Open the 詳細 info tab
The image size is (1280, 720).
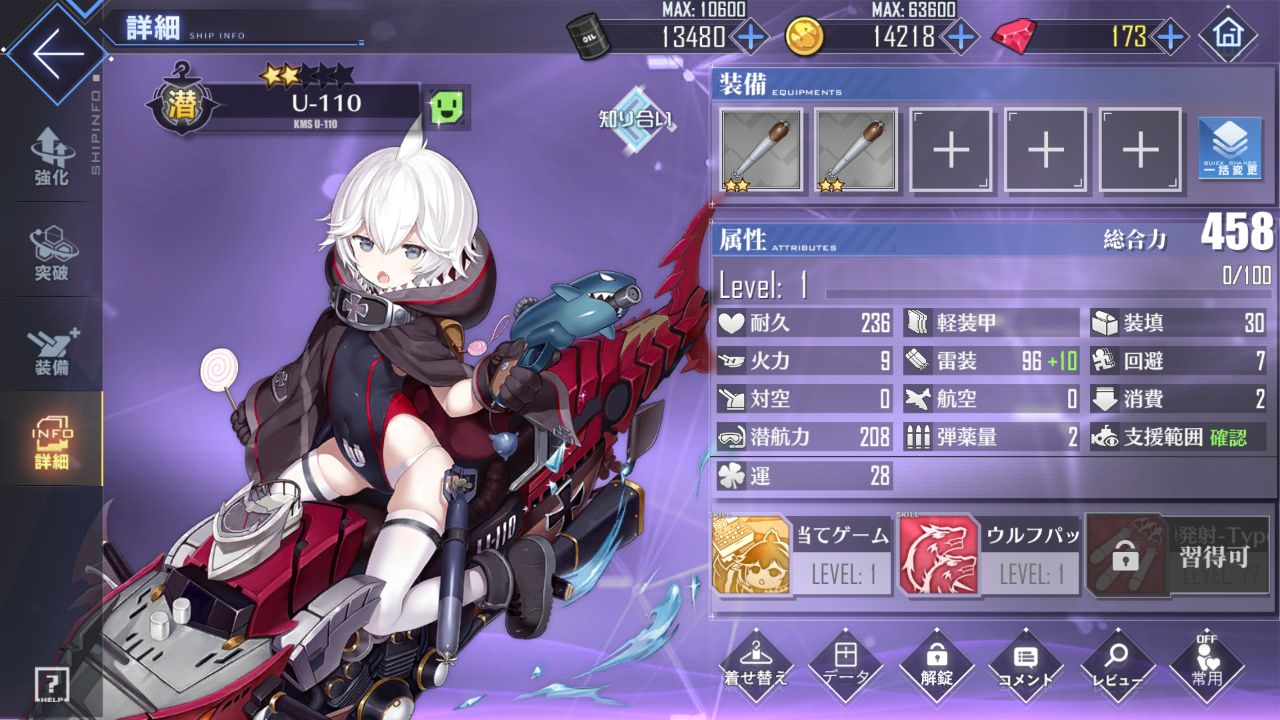pos(51,440)
